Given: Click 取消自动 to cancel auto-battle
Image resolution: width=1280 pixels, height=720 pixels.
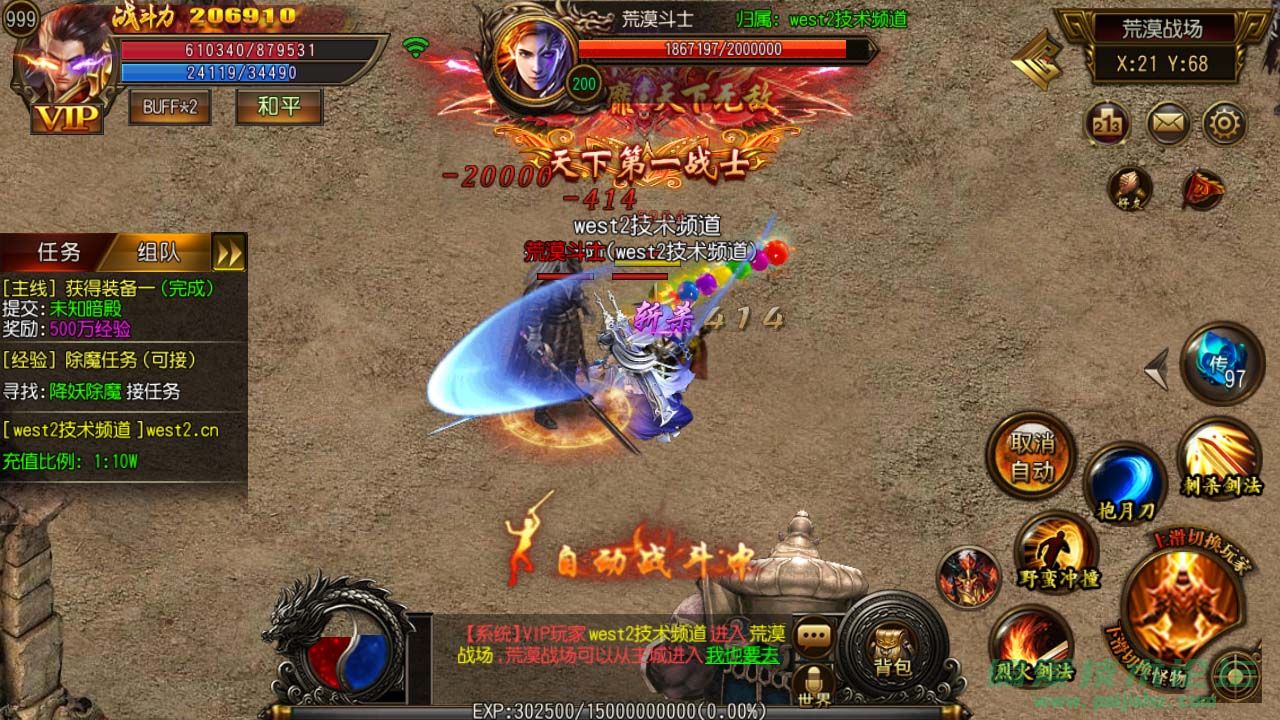Looking at the screenshot, I should coord(1031,456).
